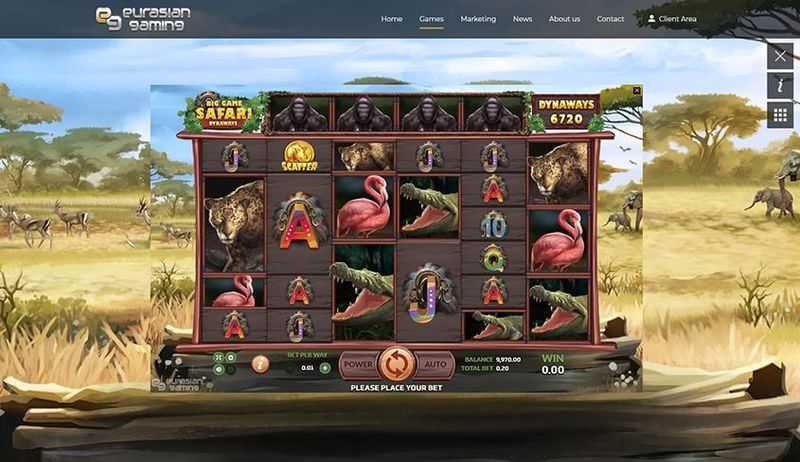Activate the POWER spin button
The image size is (800, 462).
click(358, 364)
